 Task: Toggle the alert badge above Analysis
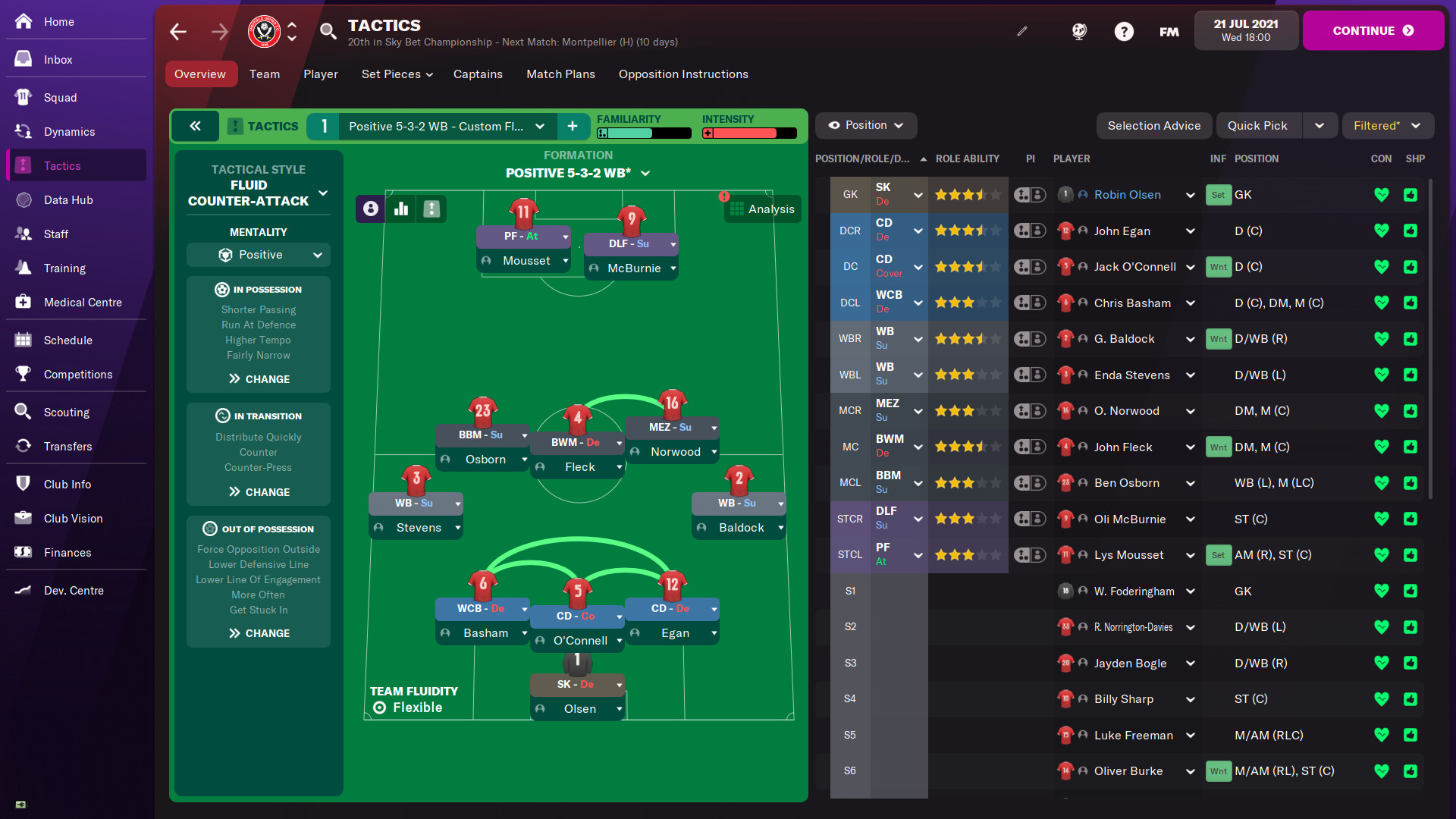[x=725, y=197]
